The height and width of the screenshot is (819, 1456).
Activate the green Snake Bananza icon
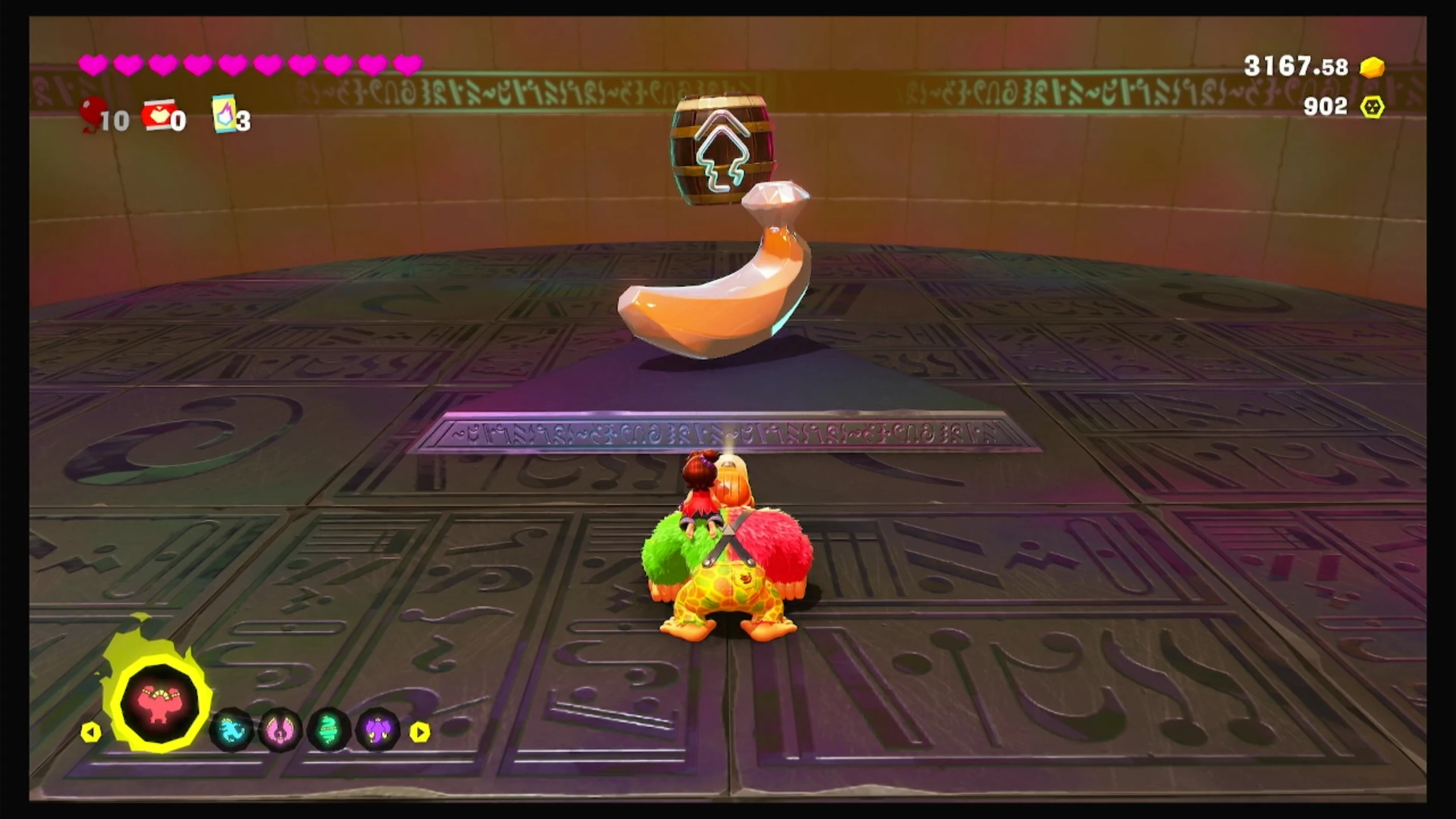(329, 730)
